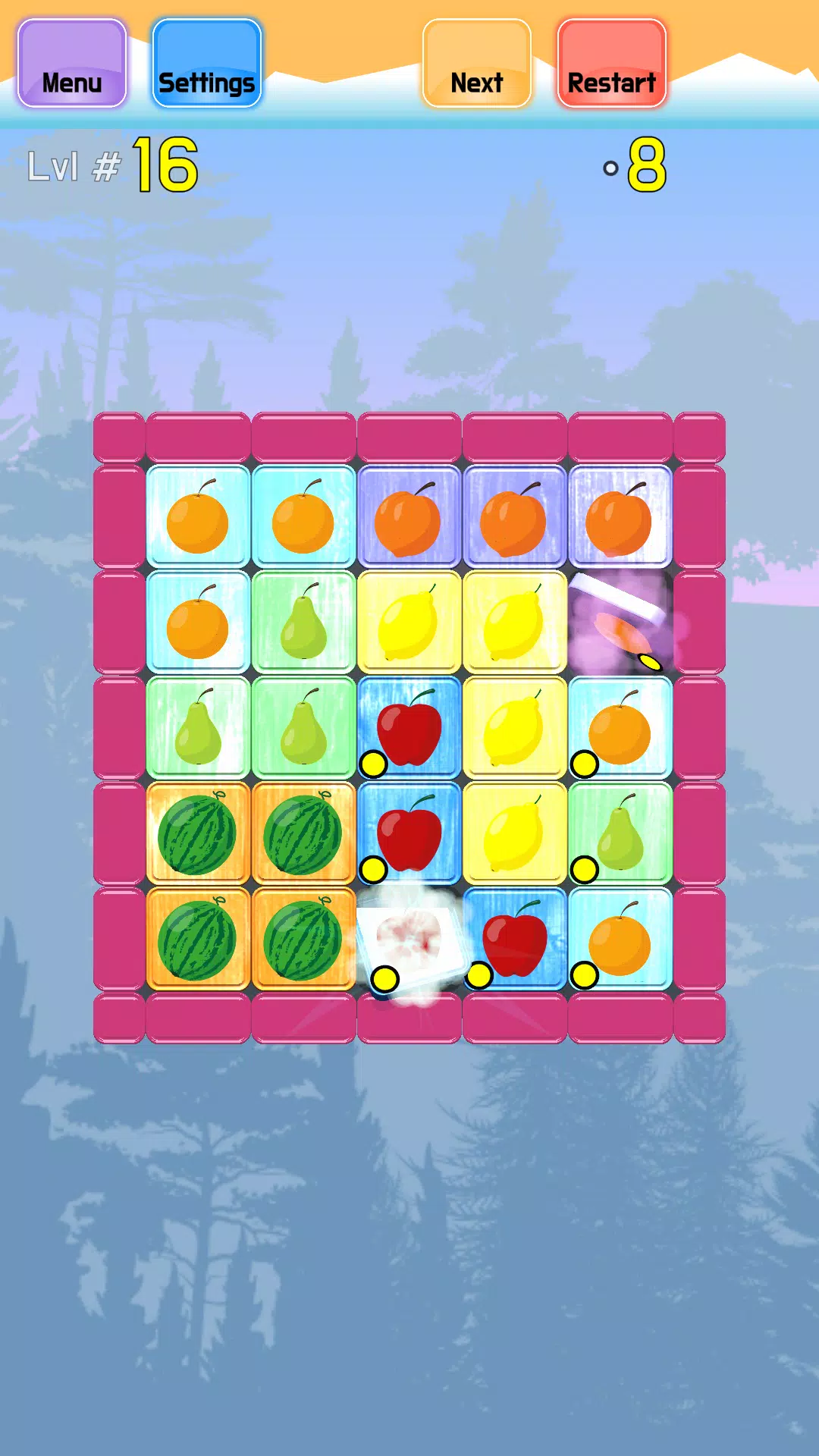Pick the pear tile between orange and lemon
The image size is (819, 1456).
(x=303, y=623)
